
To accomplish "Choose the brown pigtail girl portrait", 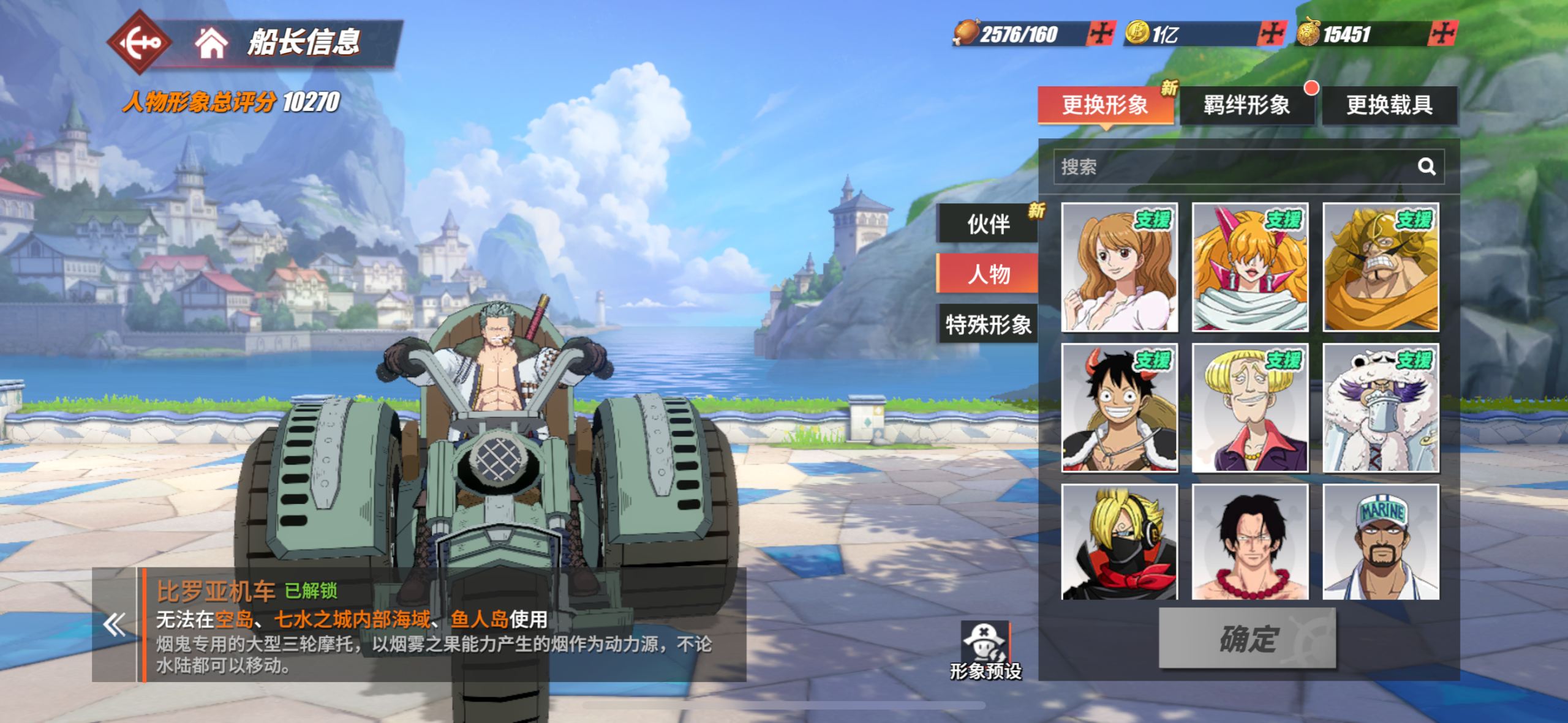I will click(x=1119, y=268).
